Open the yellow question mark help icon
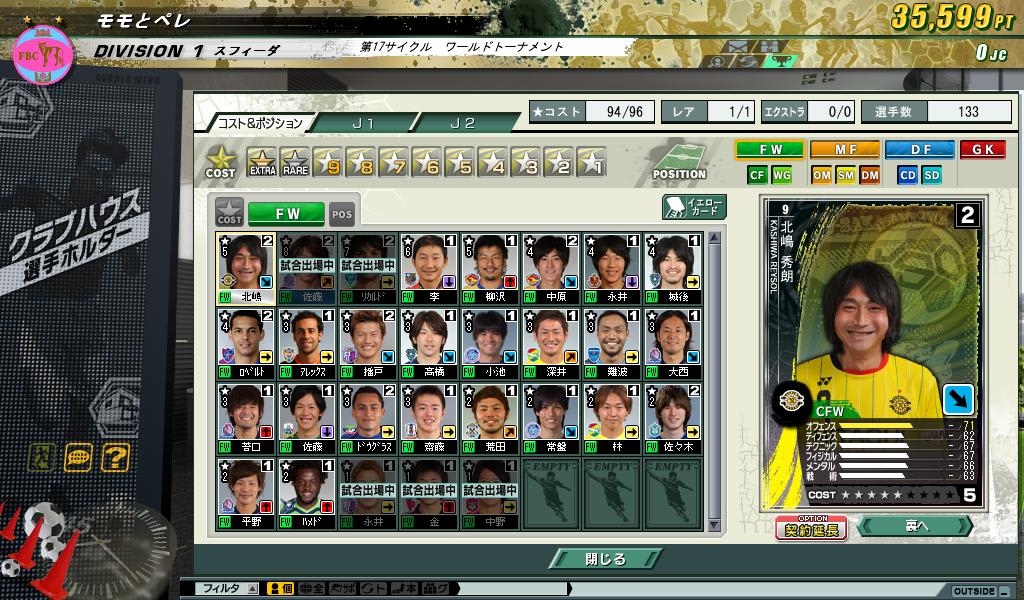Screen dimensions: 1024x600 [115, 458]
